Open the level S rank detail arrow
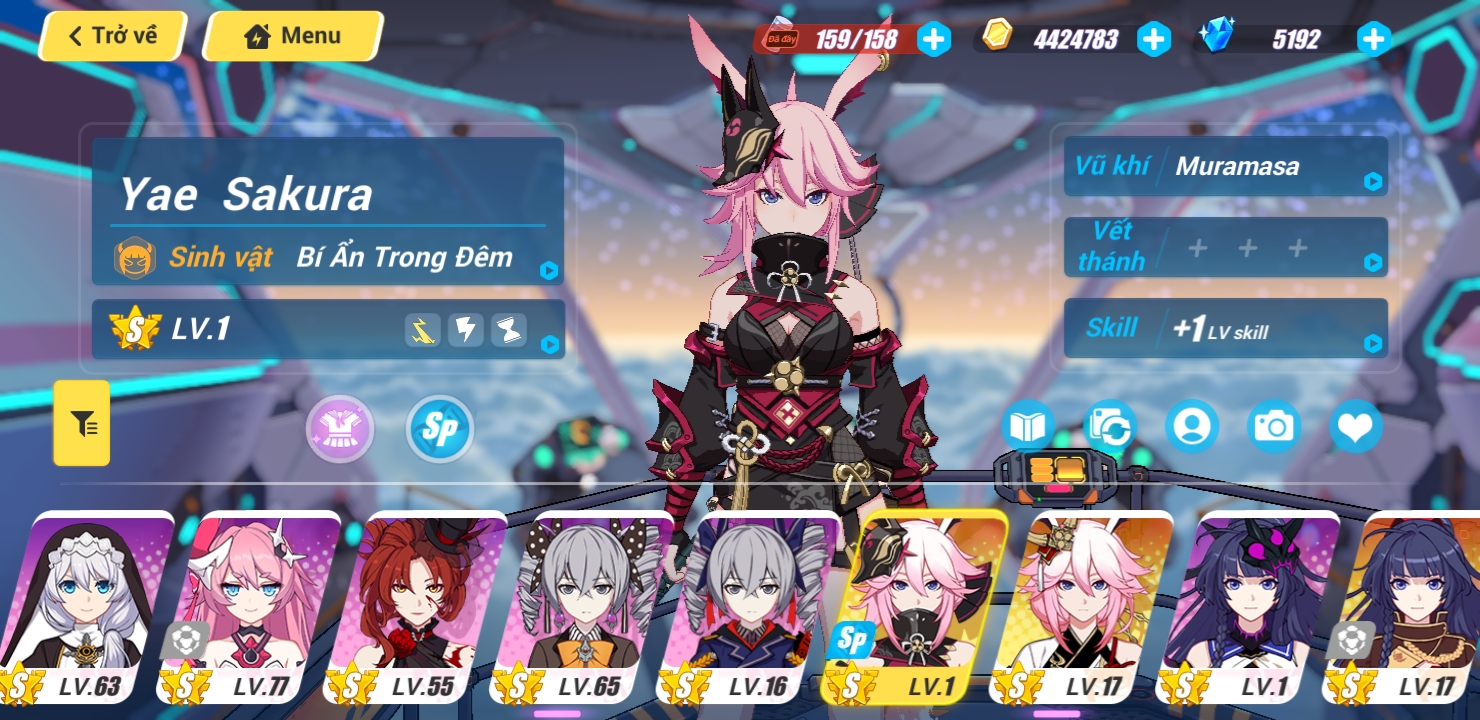Image resolution: width=1480 pixels, height=720 pixels. (x=548, y=345)
